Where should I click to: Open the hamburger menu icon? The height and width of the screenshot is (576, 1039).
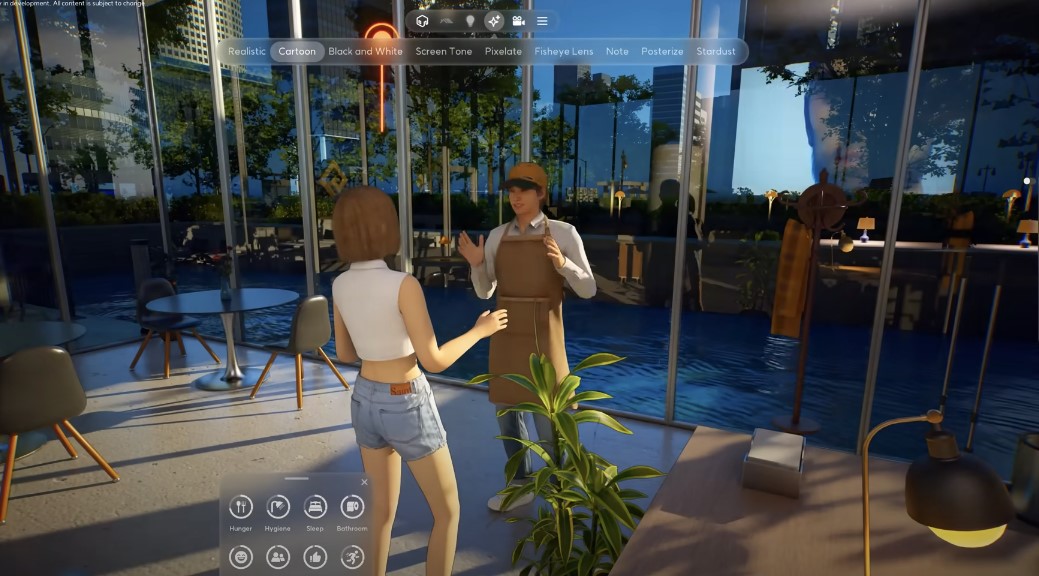pyautogui.click(x=542, y=21)
